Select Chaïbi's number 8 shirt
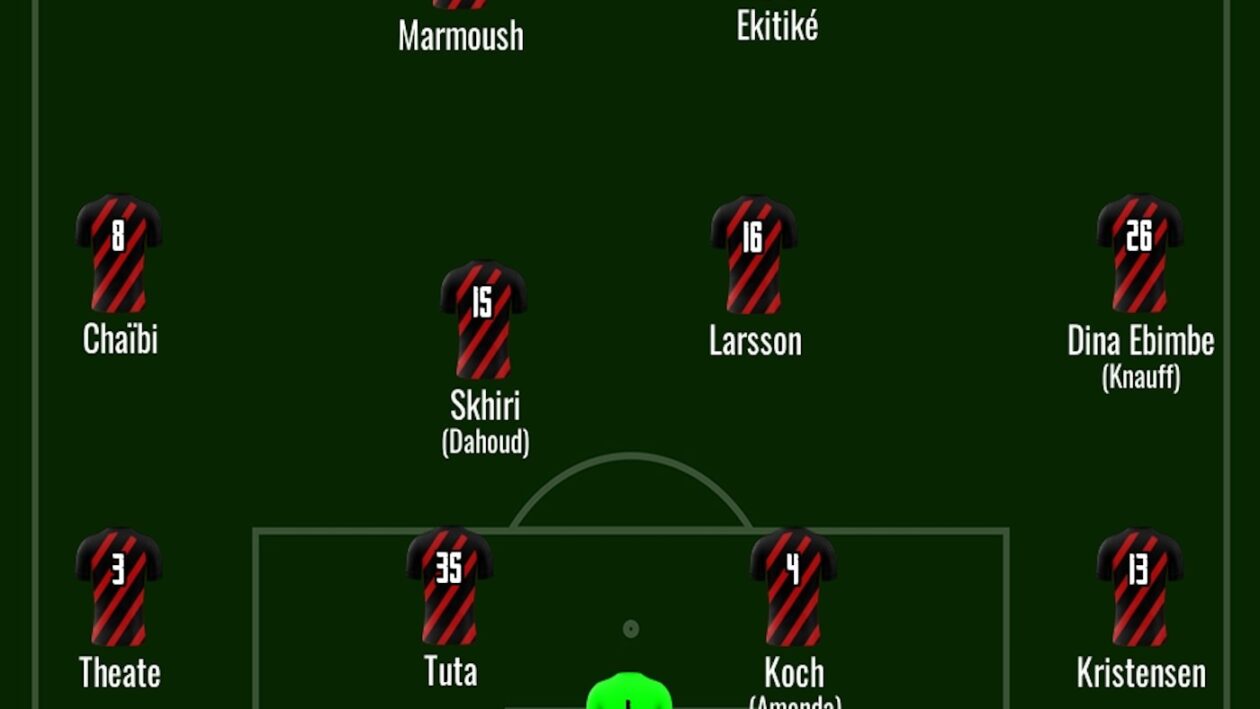The width and height of the screenshot is (1260, 709). click(x=119, y=253)
